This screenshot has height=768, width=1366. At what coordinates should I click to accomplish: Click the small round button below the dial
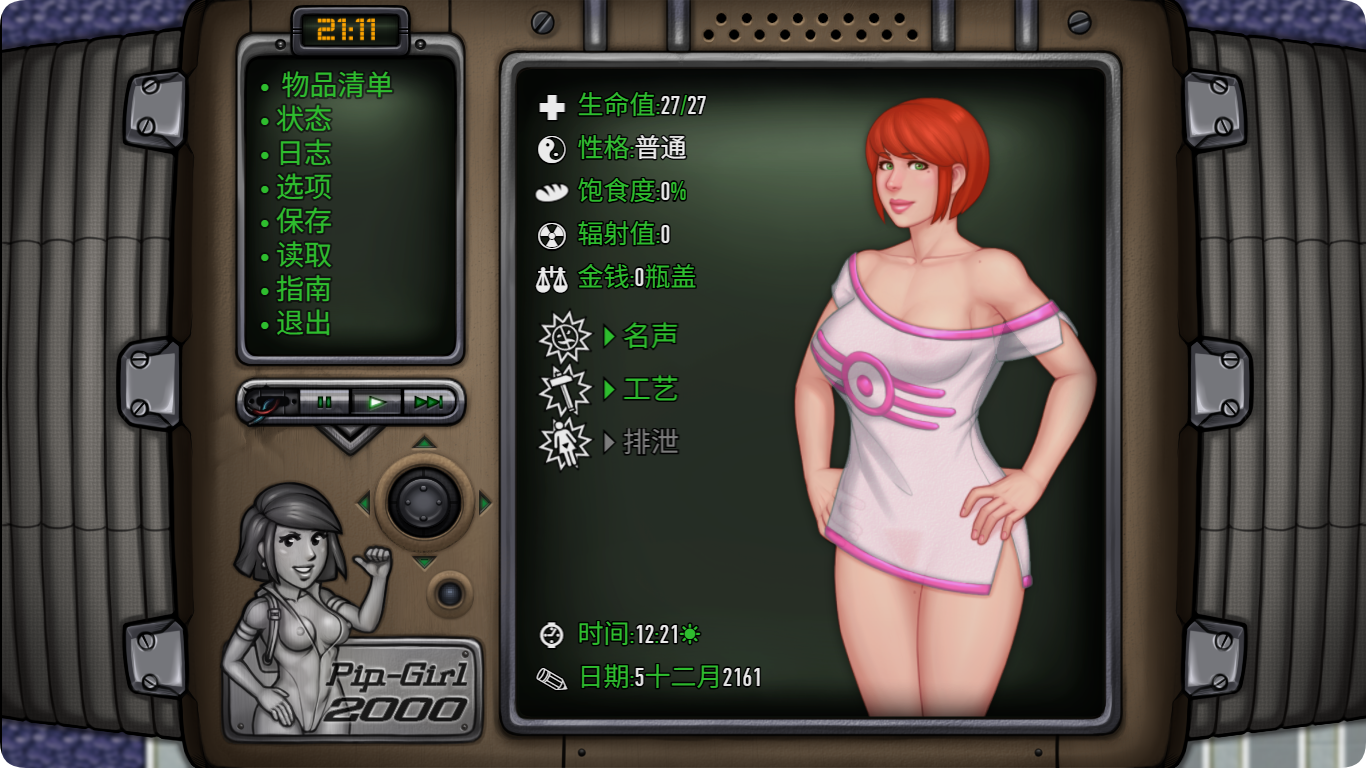(450, 594)
